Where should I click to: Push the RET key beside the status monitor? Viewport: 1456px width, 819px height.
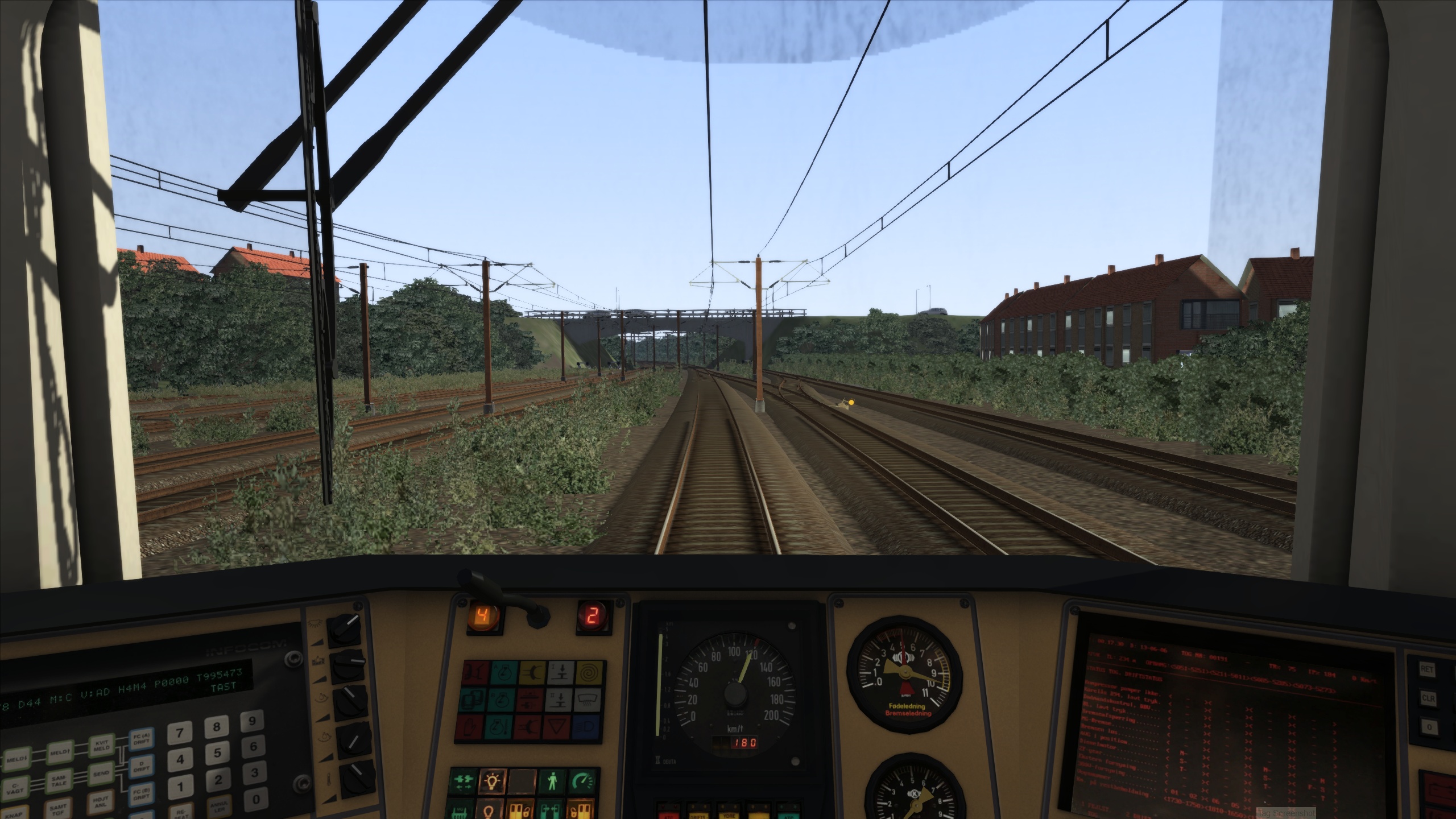tap(1426, 669)
